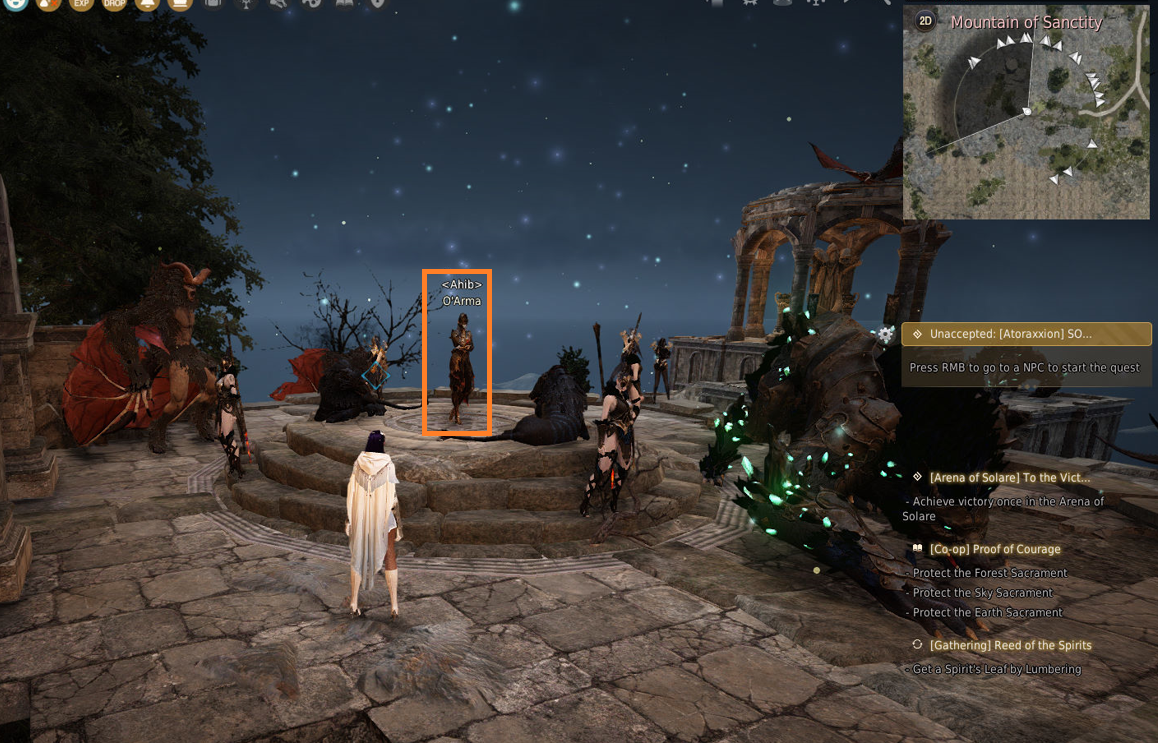This screenshot has width=1158, height=743.
Task: Open the Gathering Reed of the Spirits quest
Action: point(1010,645)
